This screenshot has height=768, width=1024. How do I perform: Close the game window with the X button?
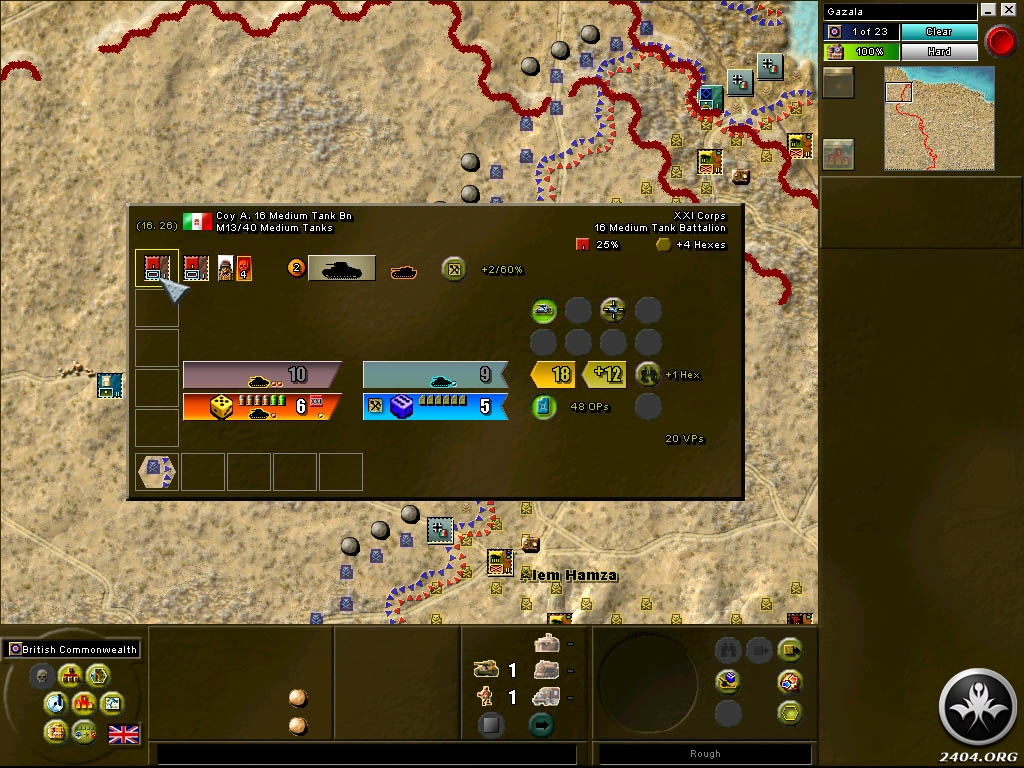coord(1008,11)
